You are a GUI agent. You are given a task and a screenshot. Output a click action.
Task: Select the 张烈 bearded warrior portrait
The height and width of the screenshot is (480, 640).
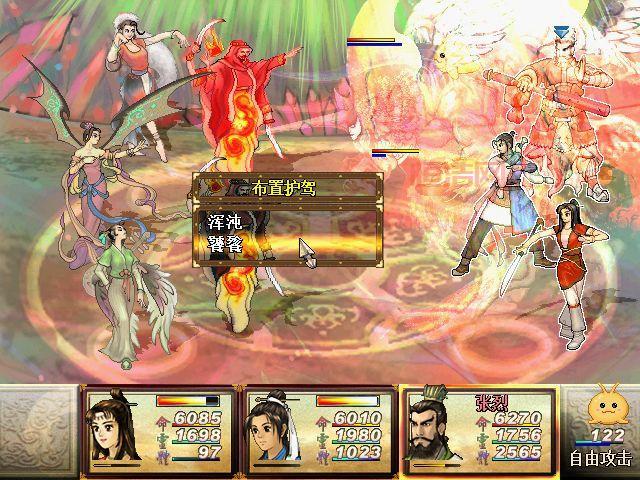pyautogui.click(x=432, y=428)
